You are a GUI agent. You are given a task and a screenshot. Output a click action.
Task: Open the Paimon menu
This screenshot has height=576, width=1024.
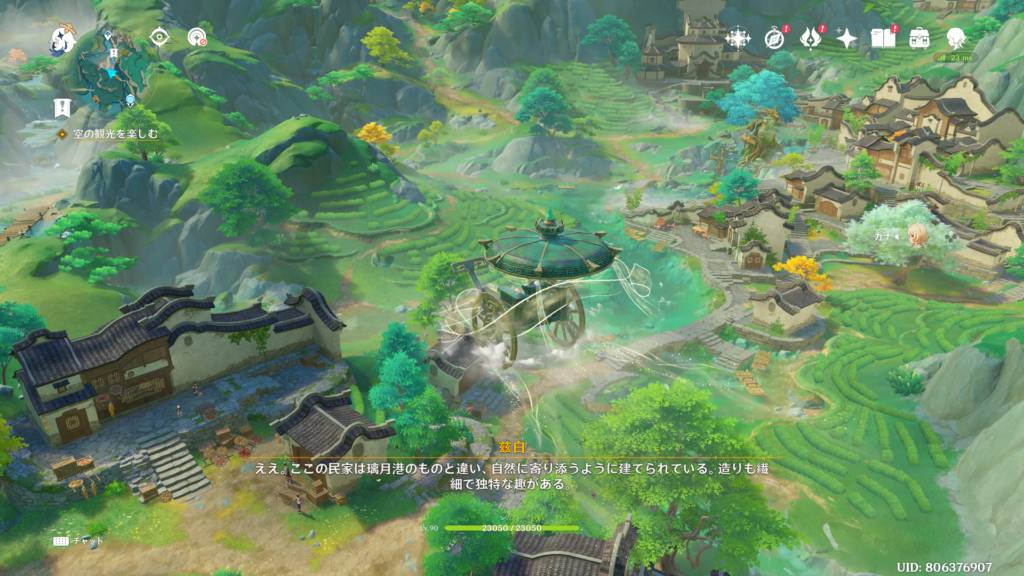[x=62, y=40]
